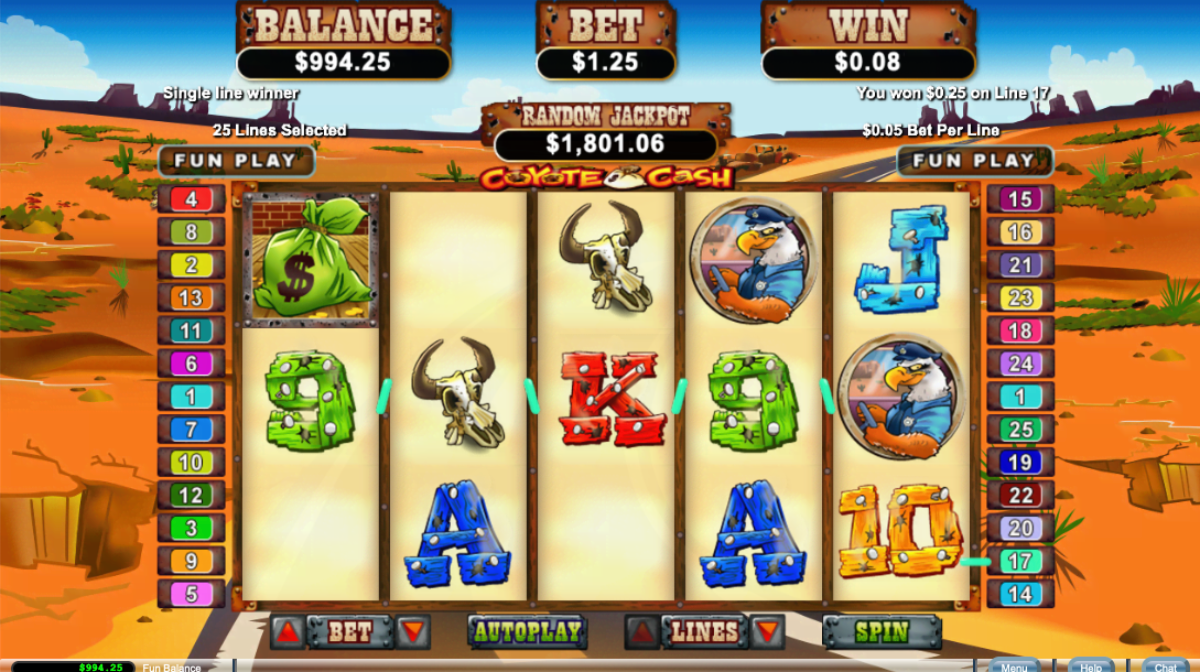The height and width of the screenshot is (672, 1200).
Task: Spin the reels with the SPIN button
Action: (881, 632)
